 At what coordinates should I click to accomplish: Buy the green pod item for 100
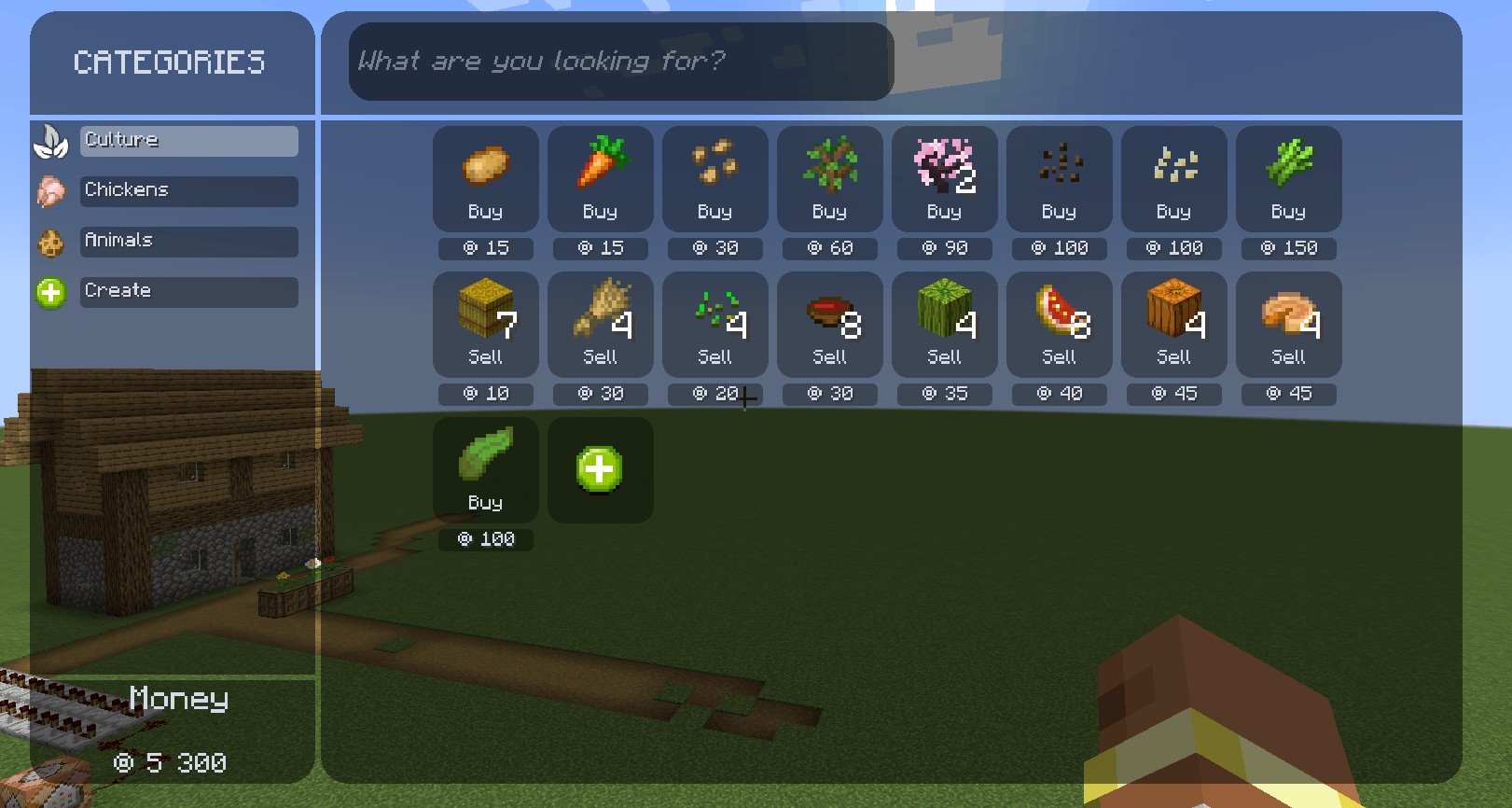[485, 470]
